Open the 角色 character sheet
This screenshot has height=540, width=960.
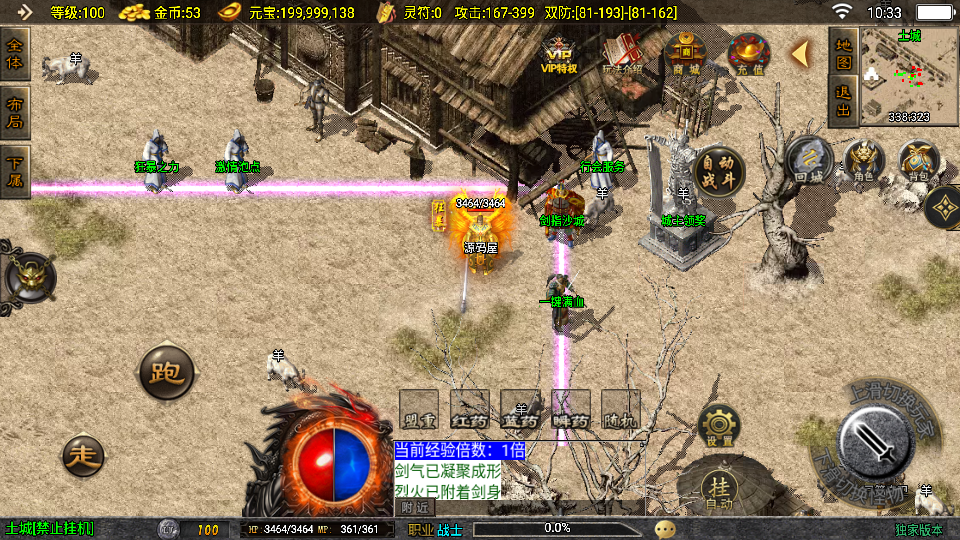pyautogui.click(x=864, y=162)
